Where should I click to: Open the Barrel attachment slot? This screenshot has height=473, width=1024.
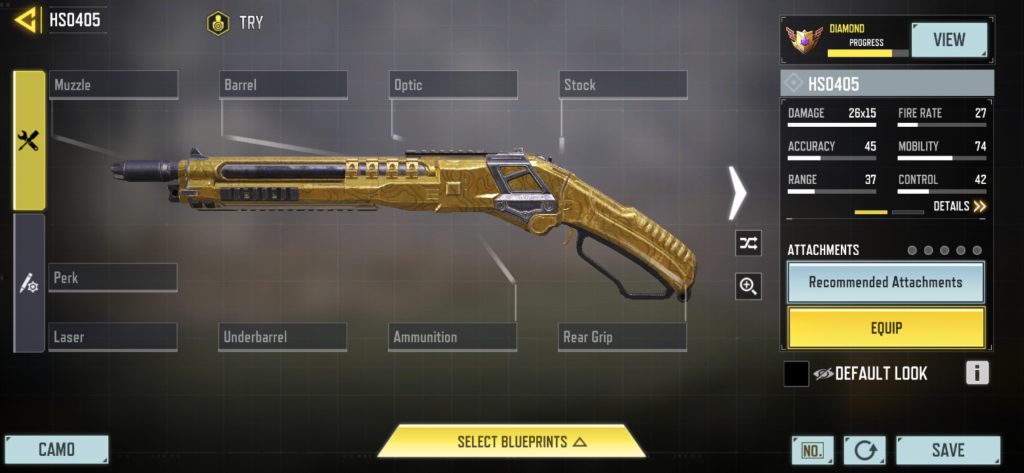284,85
